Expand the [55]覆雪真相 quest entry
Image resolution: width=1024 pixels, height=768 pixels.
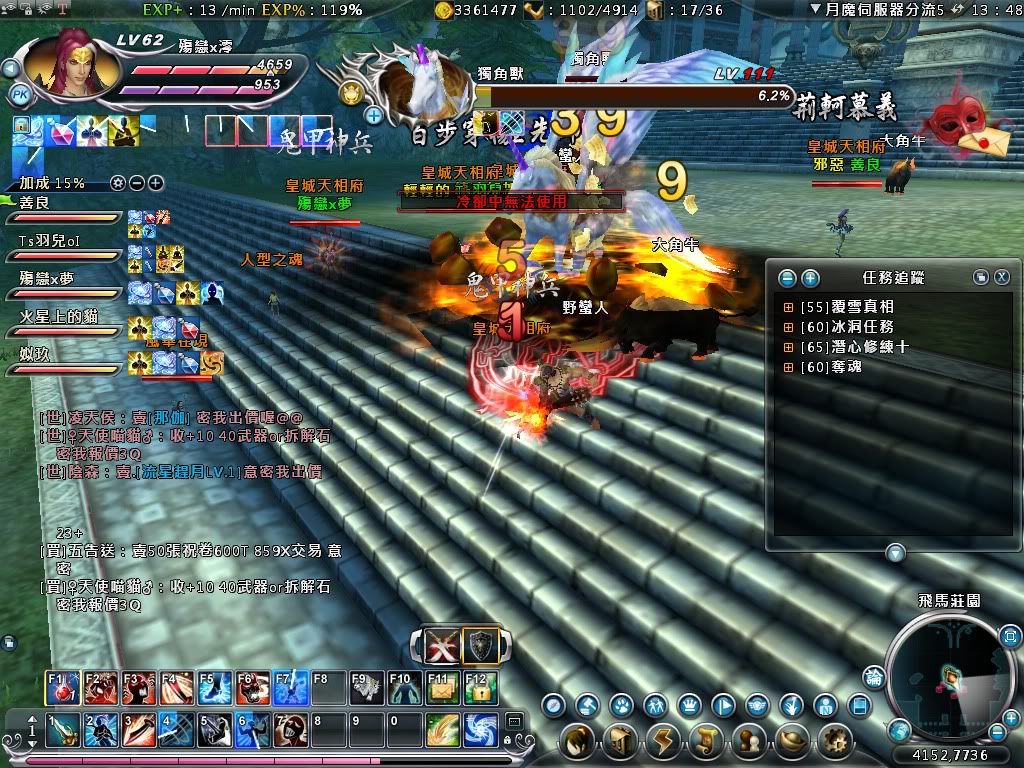pos(789,307)
